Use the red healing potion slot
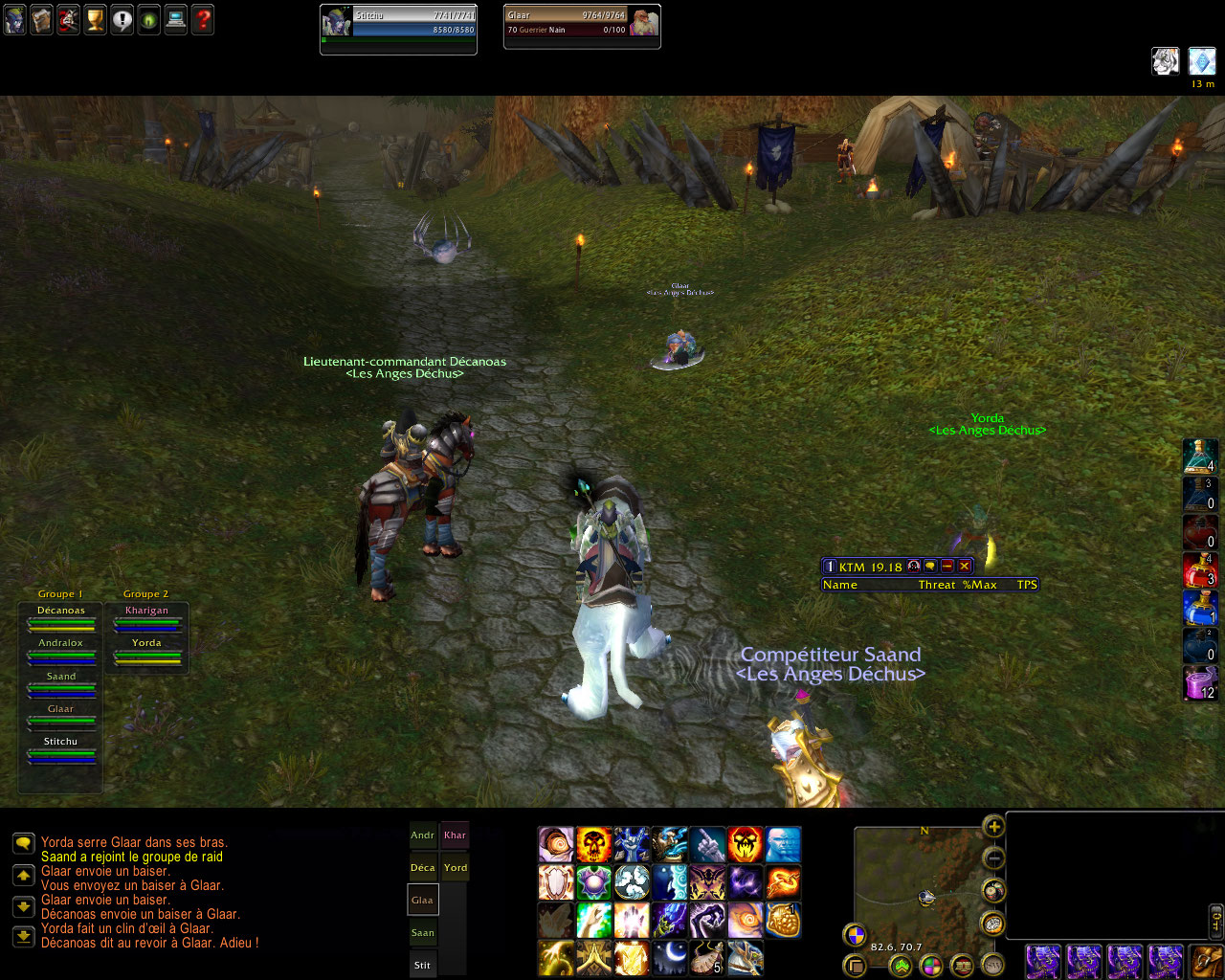The height and width of the screenshot is (980, 1225). (1200, 569)
